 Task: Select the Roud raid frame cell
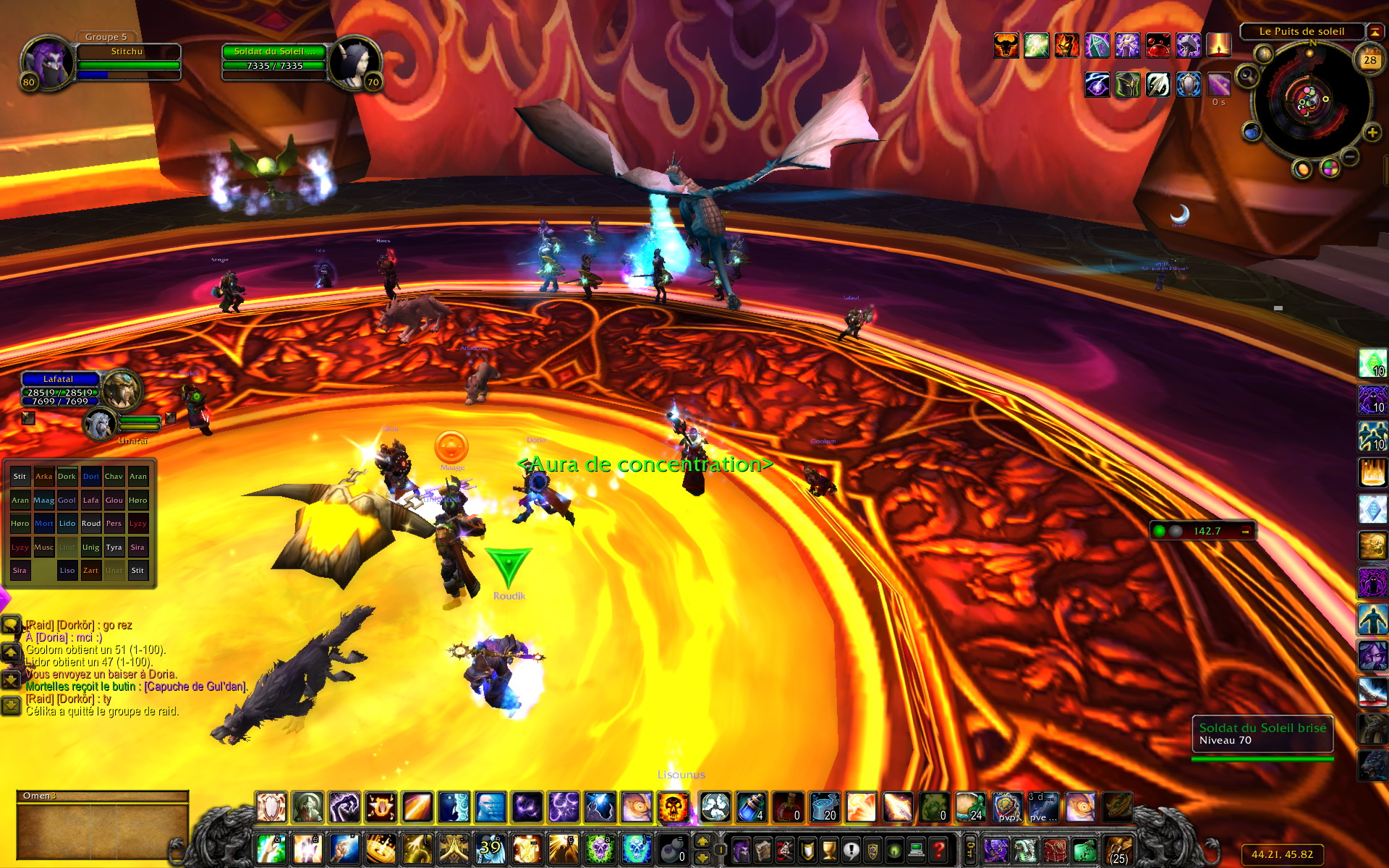coord(91,523)
